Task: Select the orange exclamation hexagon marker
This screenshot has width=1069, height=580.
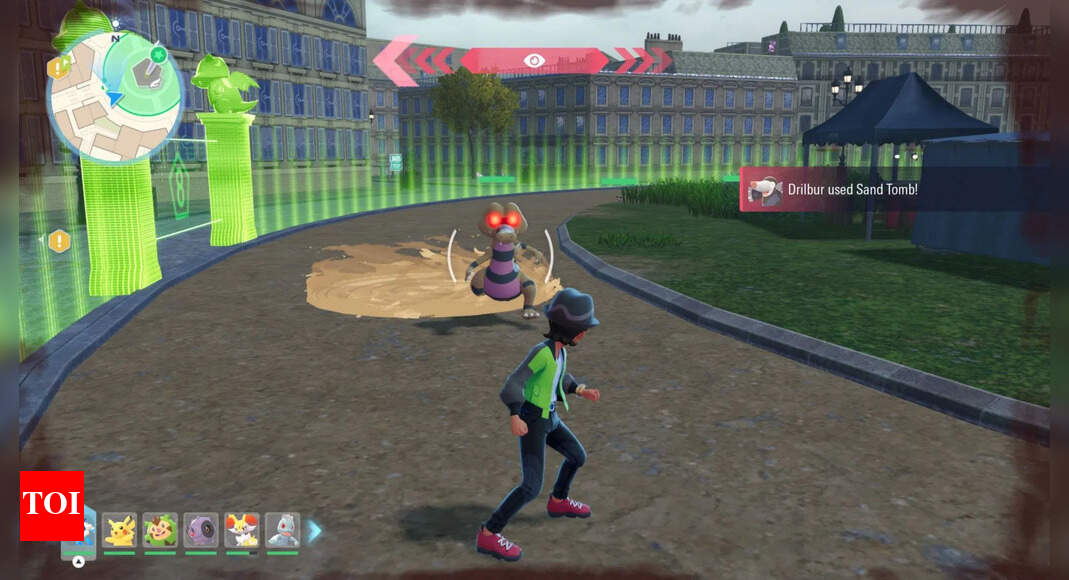Action: point(59,241)
